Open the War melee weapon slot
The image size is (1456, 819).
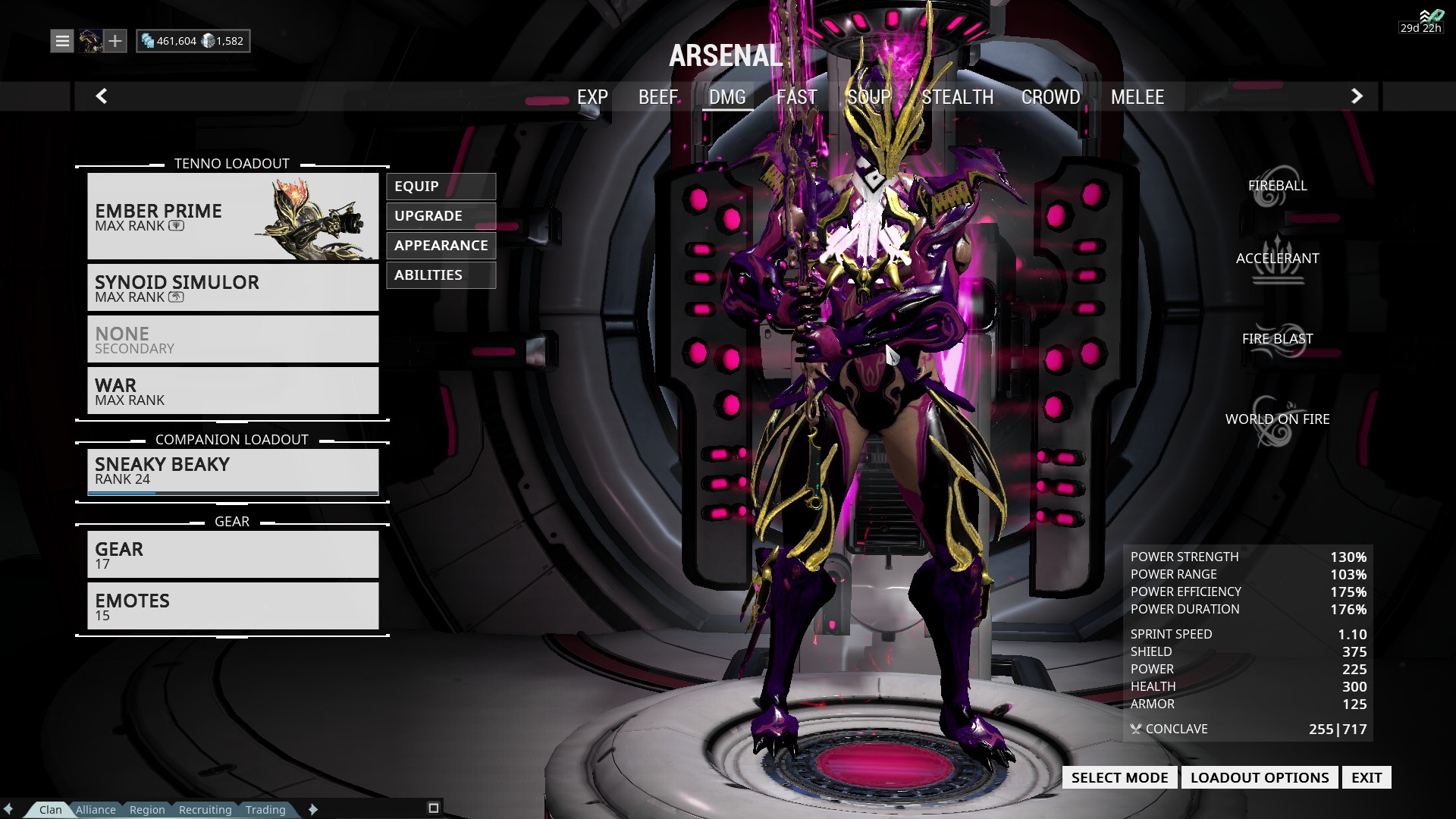tap(232, 391)
